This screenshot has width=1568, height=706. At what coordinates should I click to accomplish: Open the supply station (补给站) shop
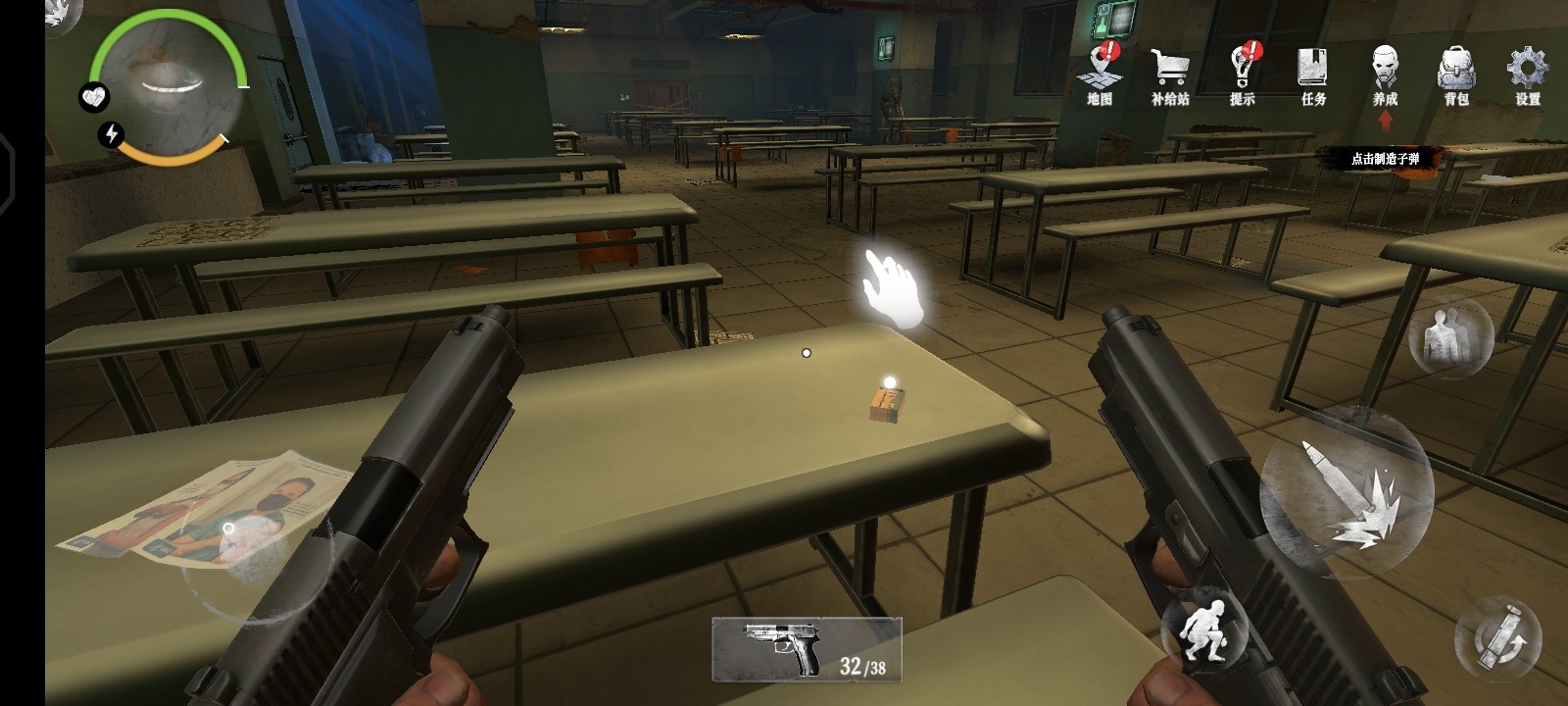pyautogui.click(x=1170, y=72)
